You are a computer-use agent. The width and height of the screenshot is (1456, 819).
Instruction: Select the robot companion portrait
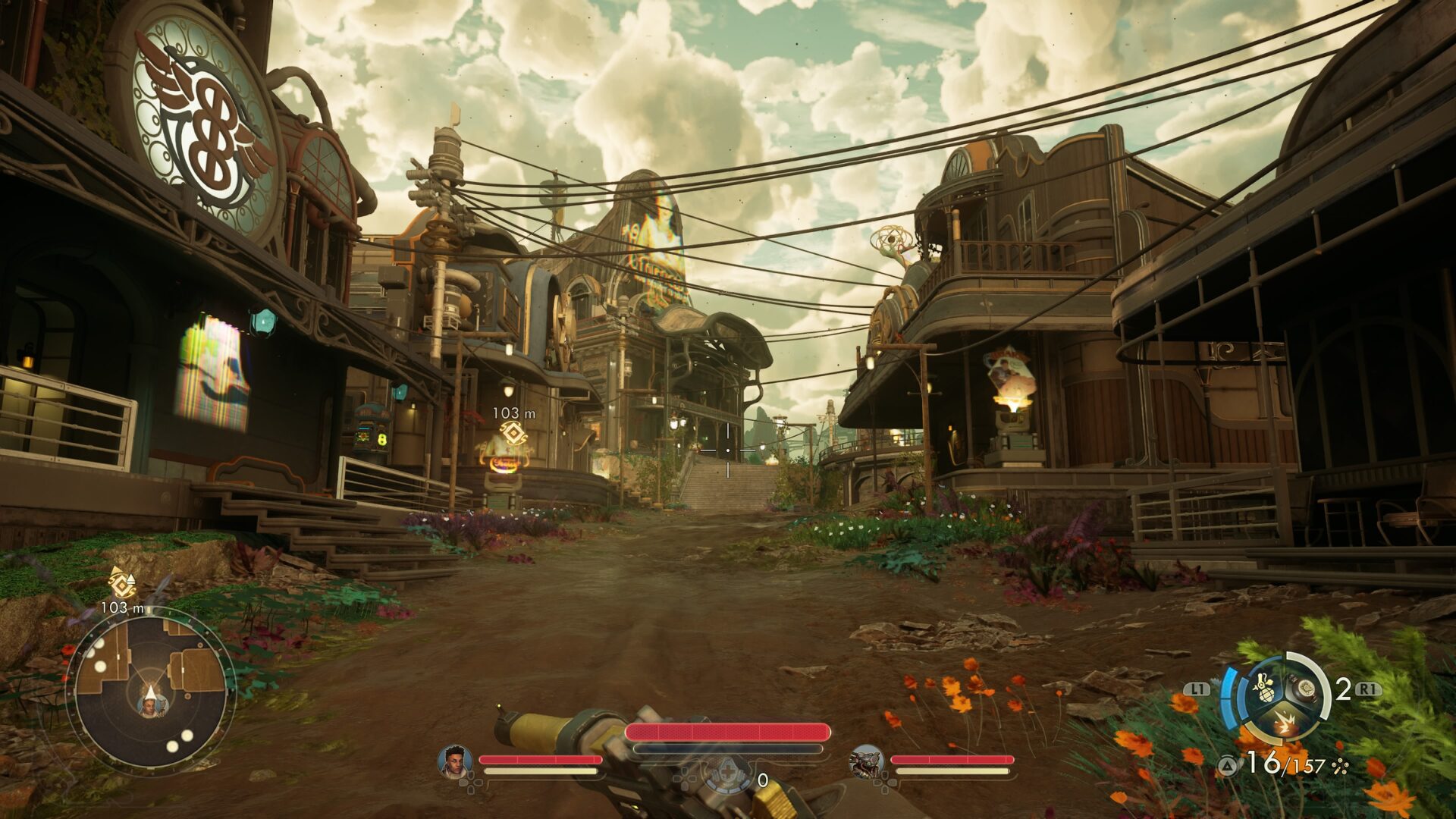coord(866,761)
